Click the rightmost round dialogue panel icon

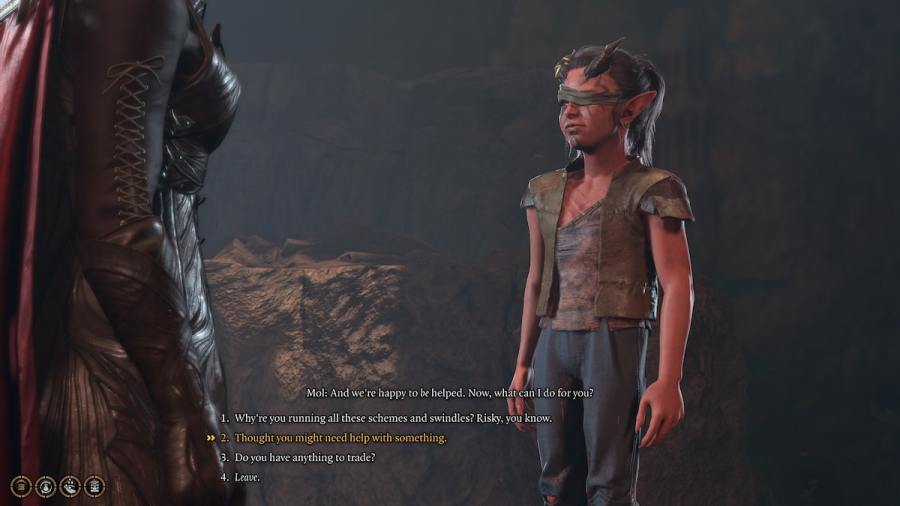[95, 486]
